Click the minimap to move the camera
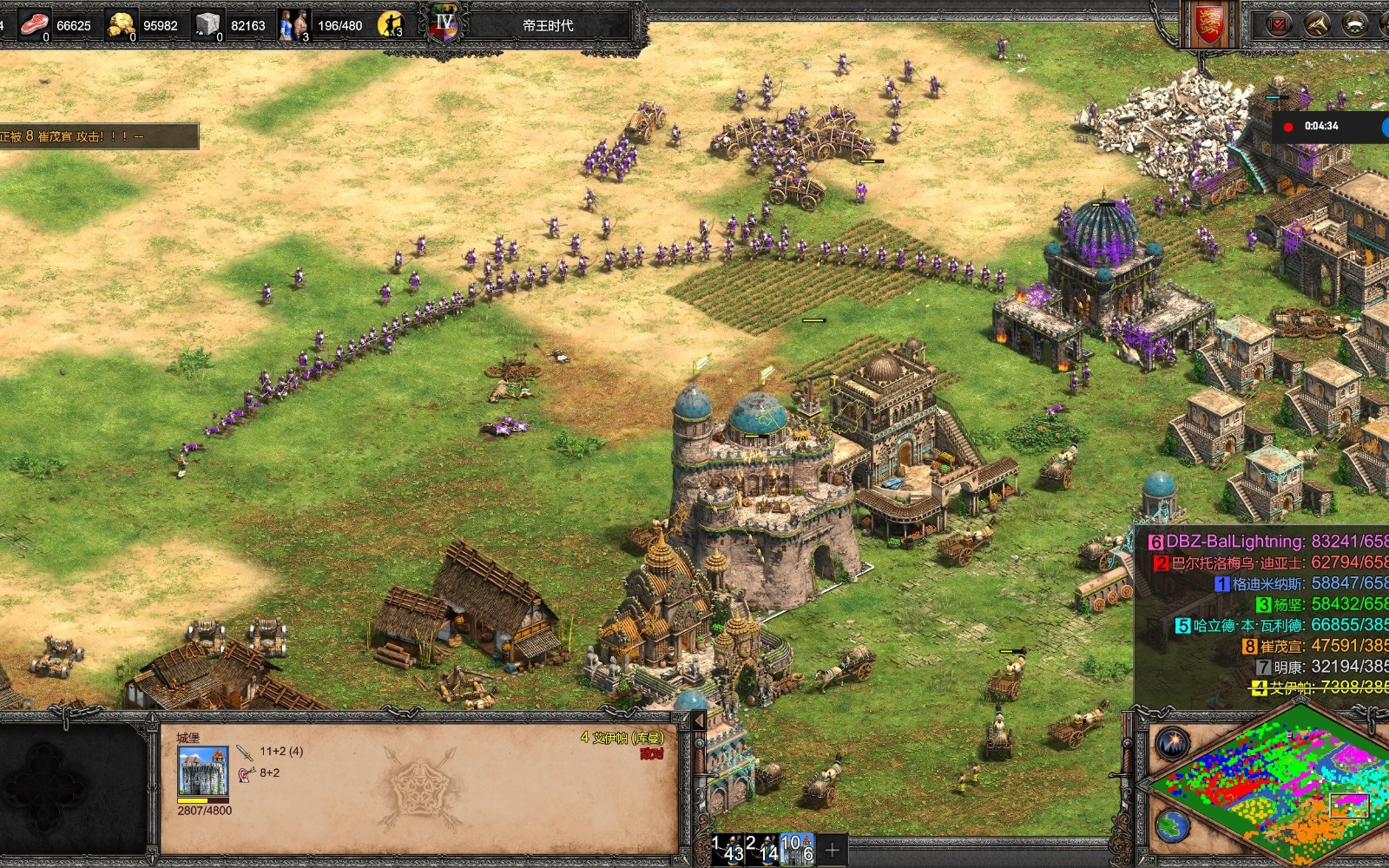This screenshot has width=1389, height=868. (x=1267, y=786)
